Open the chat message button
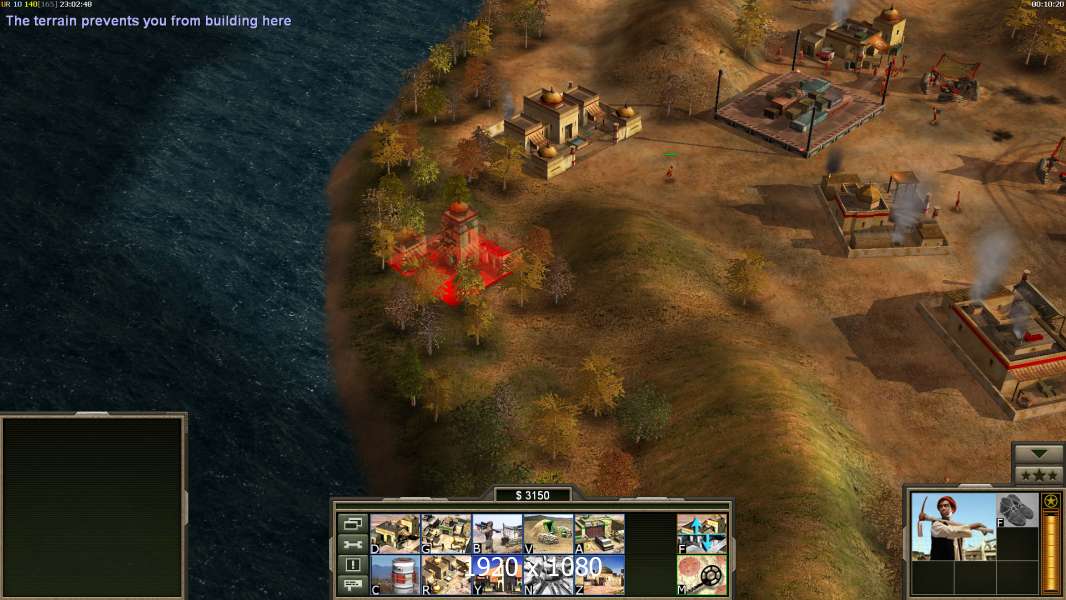 click(352, 586)
